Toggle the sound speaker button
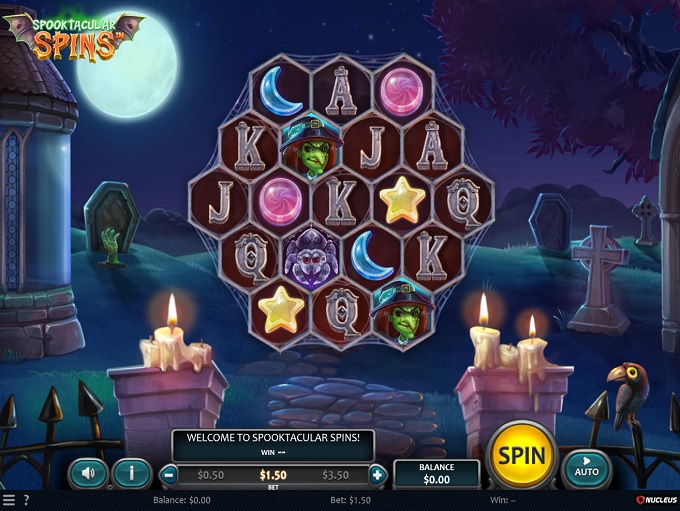Screen dimensions: 680x511 (88, 472)
